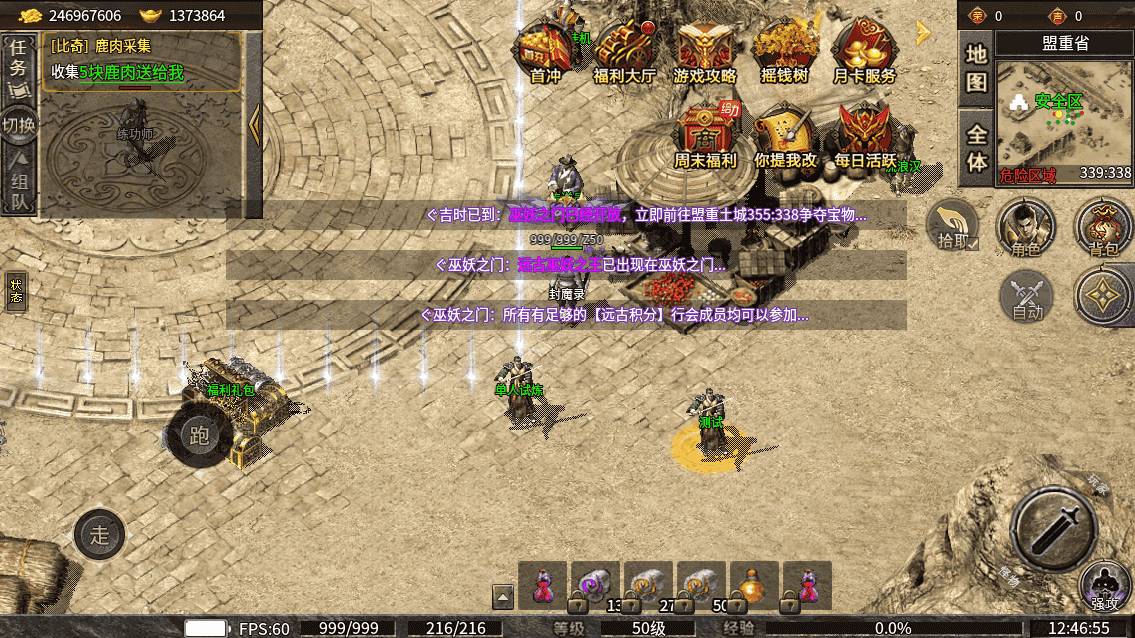Viewport: 1135px width, 638px height.
Task: Open the 角色 character sheet
Action: pyautogui.click(x=1027, y=228)
